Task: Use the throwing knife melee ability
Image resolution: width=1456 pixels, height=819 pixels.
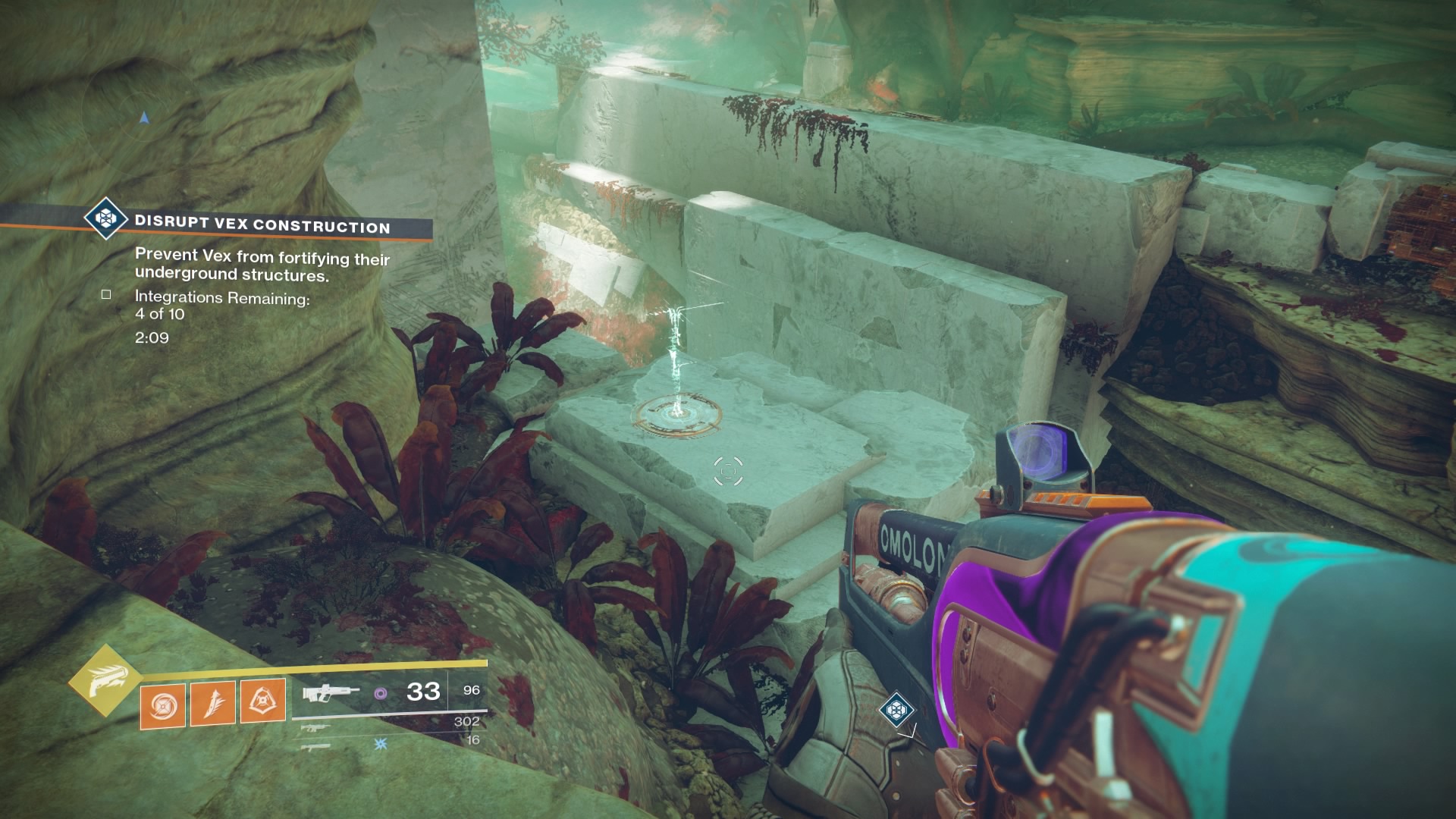Action: pyautogui.click(x=212, y=701)
